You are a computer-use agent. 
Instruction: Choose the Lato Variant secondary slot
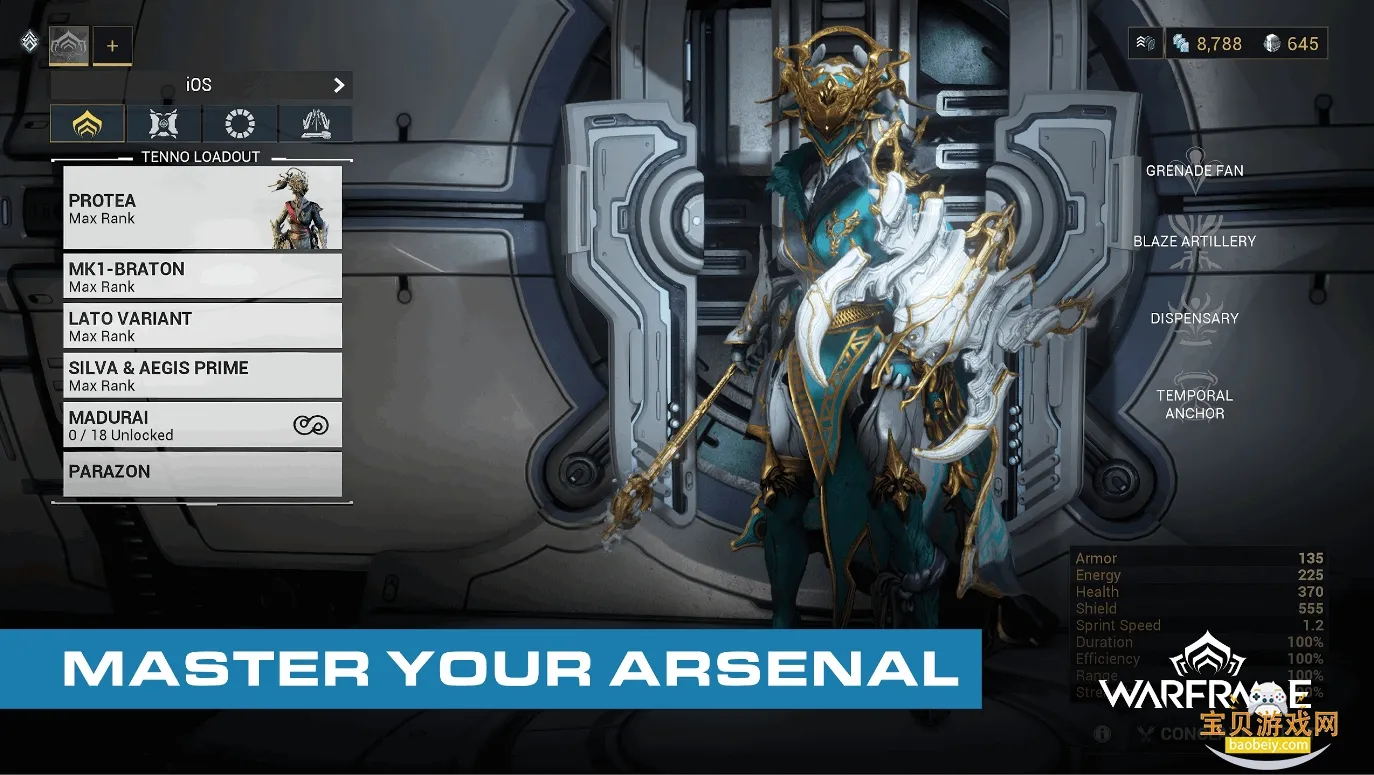click(202, 326)
